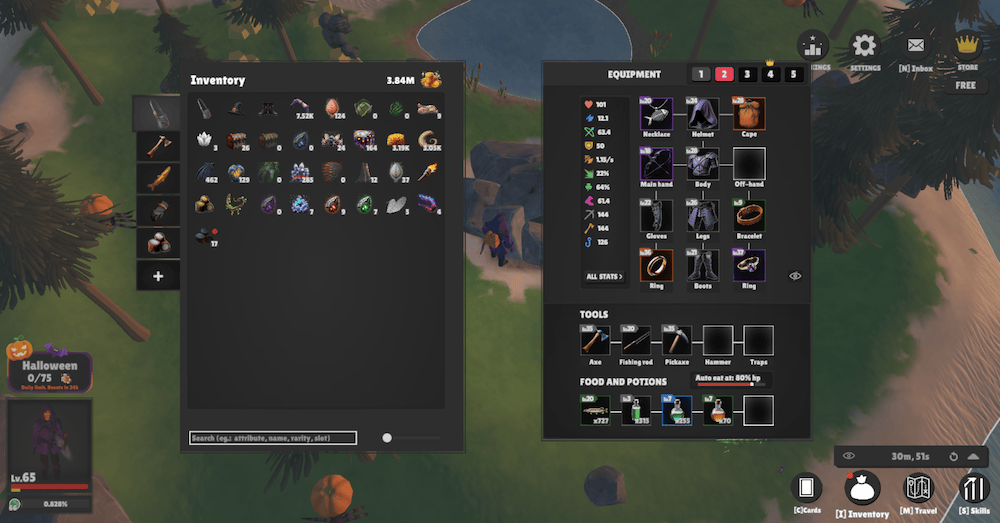The image size is (1000, 523).
Task: Open the Settings gear menu
Action: (x=863, y=45)
